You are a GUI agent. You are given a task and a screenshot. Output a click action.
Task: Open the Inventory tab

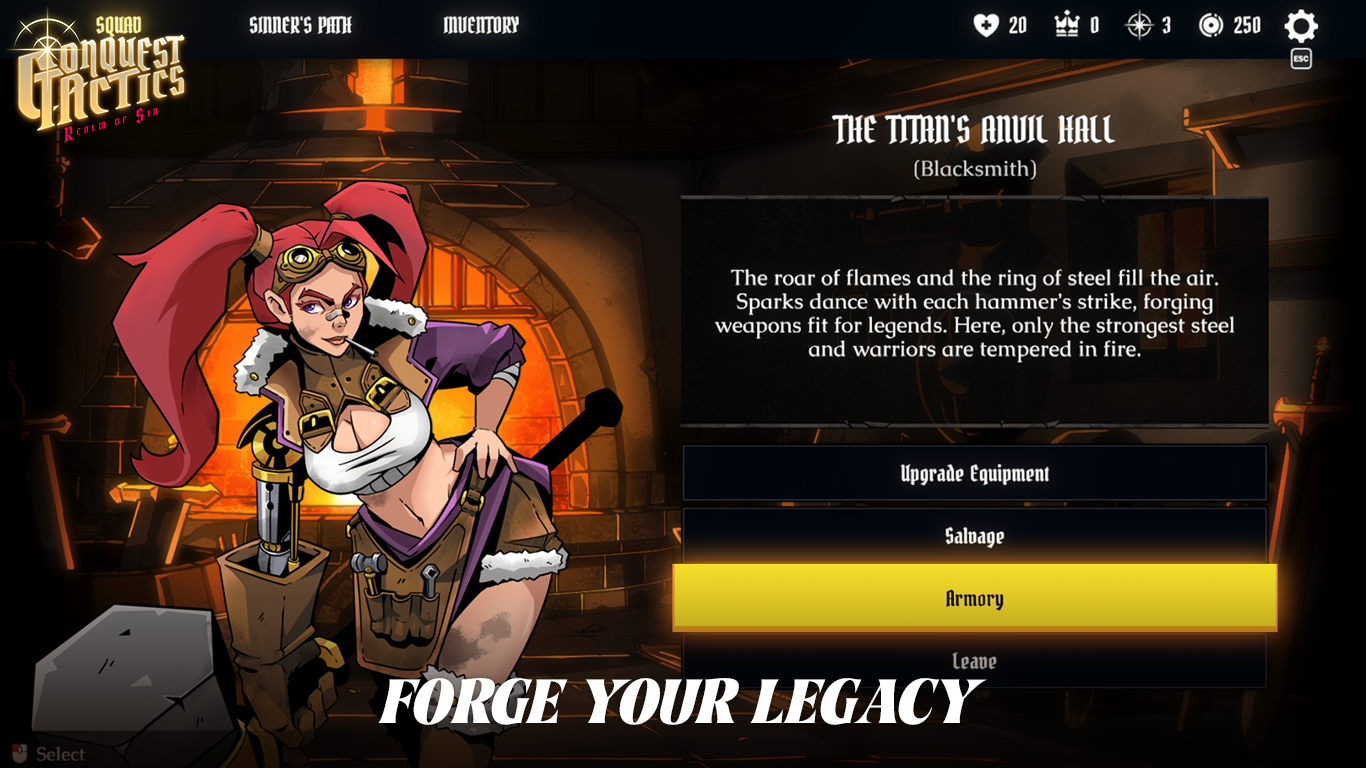click(x=481, y=25)
